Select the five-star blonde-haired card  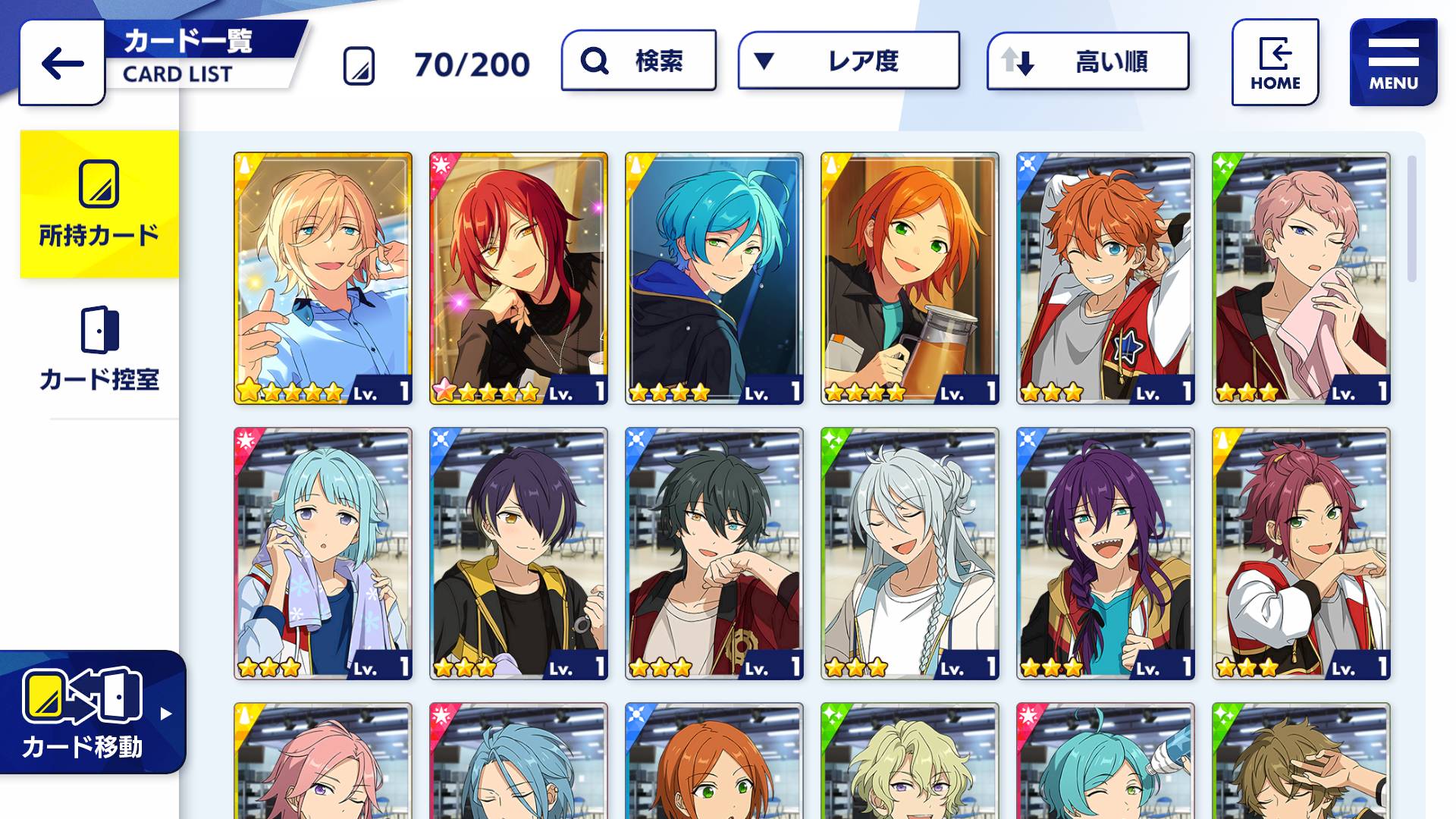coord(323,278)
